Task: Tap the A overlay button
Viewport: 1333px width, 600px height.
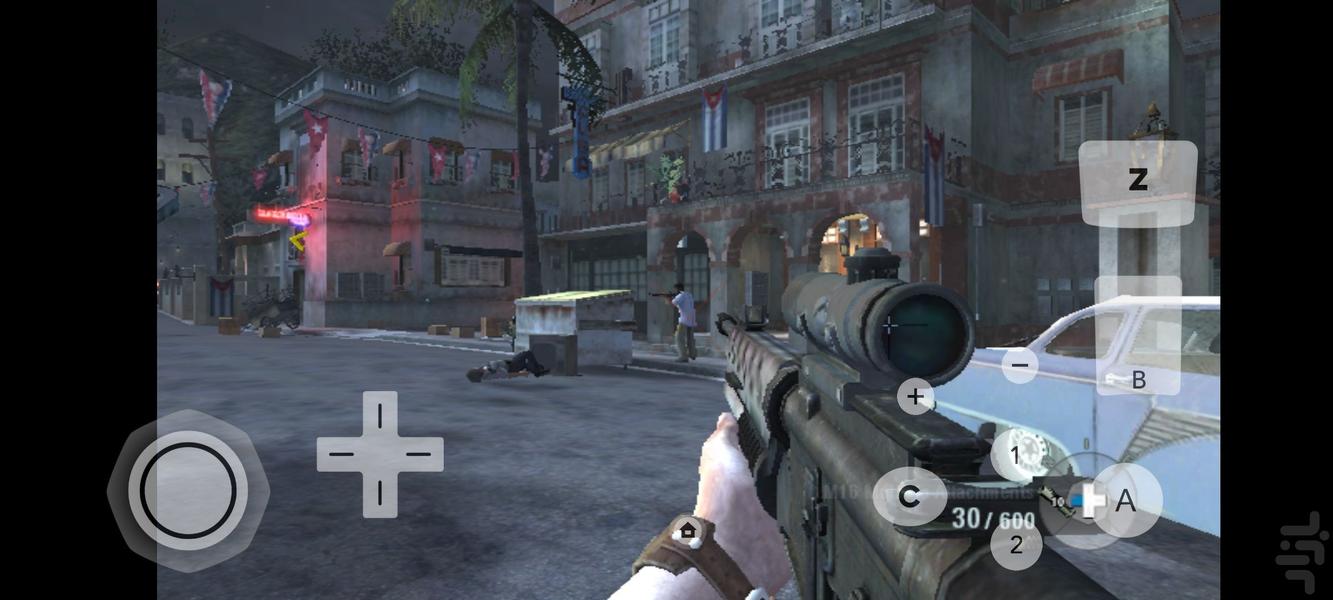Action: coord(1125,500)
